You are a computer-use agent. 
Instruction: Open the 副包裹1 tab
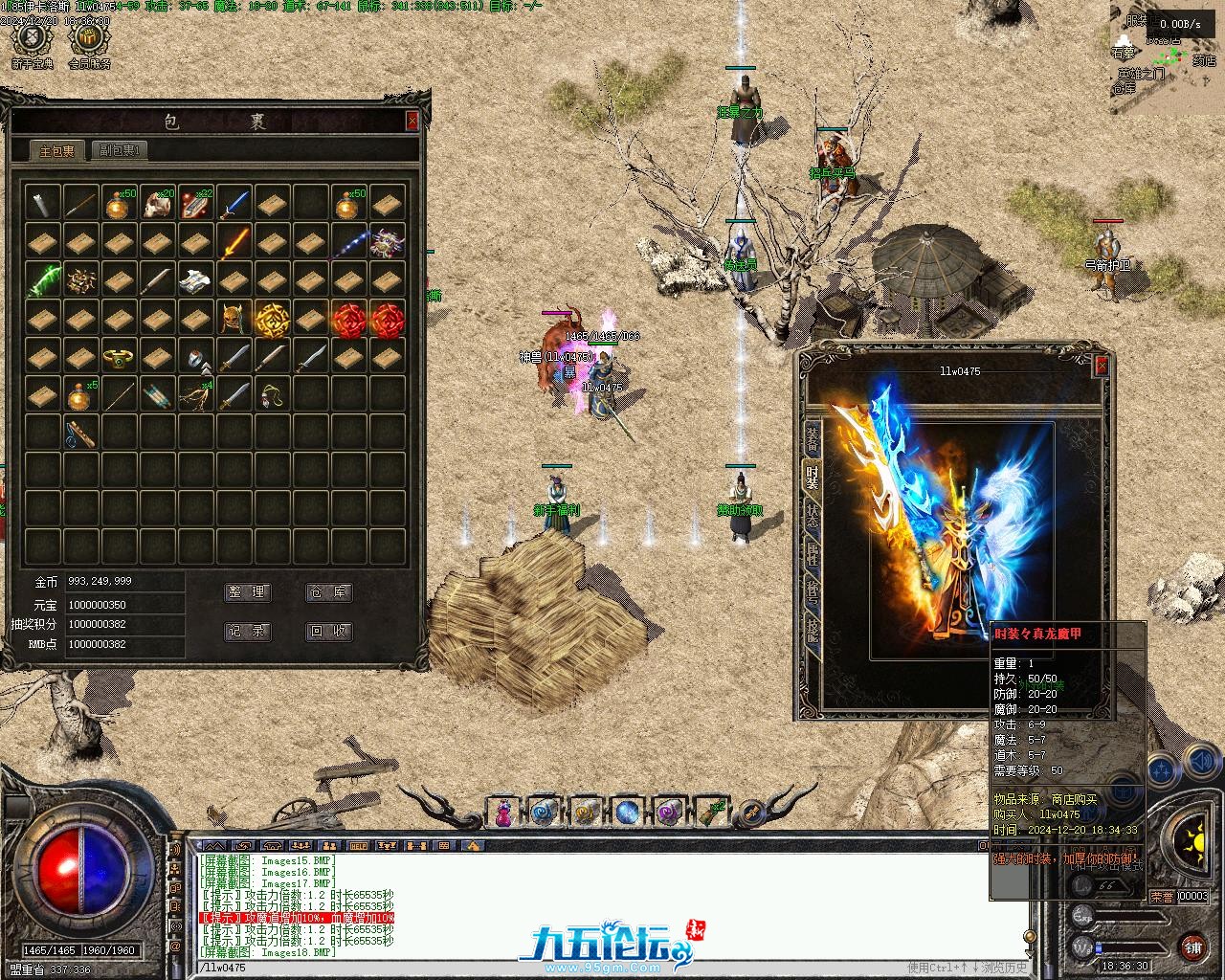(120, 151)
